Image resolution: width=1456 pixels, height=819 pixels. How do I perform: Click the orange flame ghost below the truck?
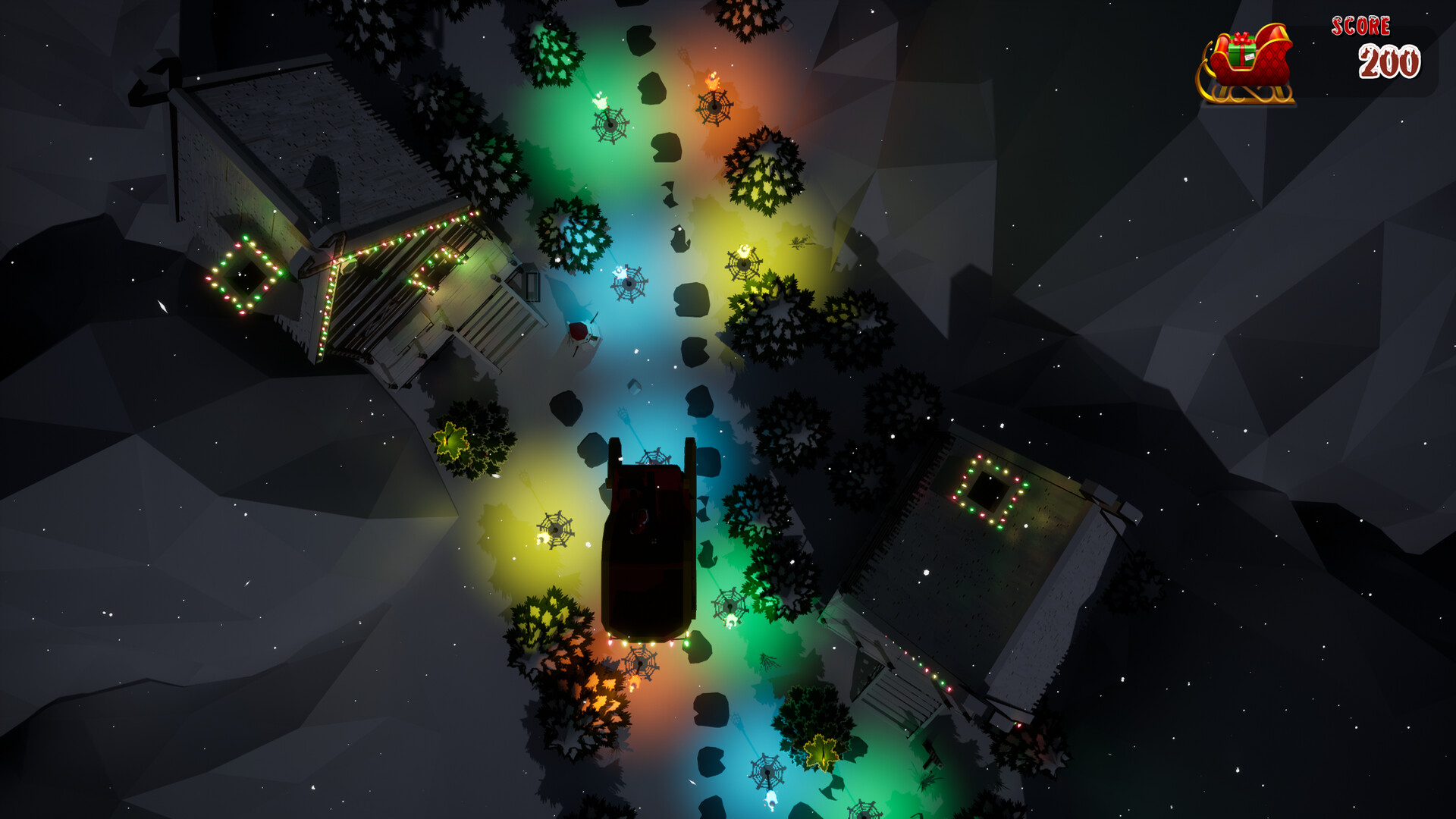(x=635, y=685)
